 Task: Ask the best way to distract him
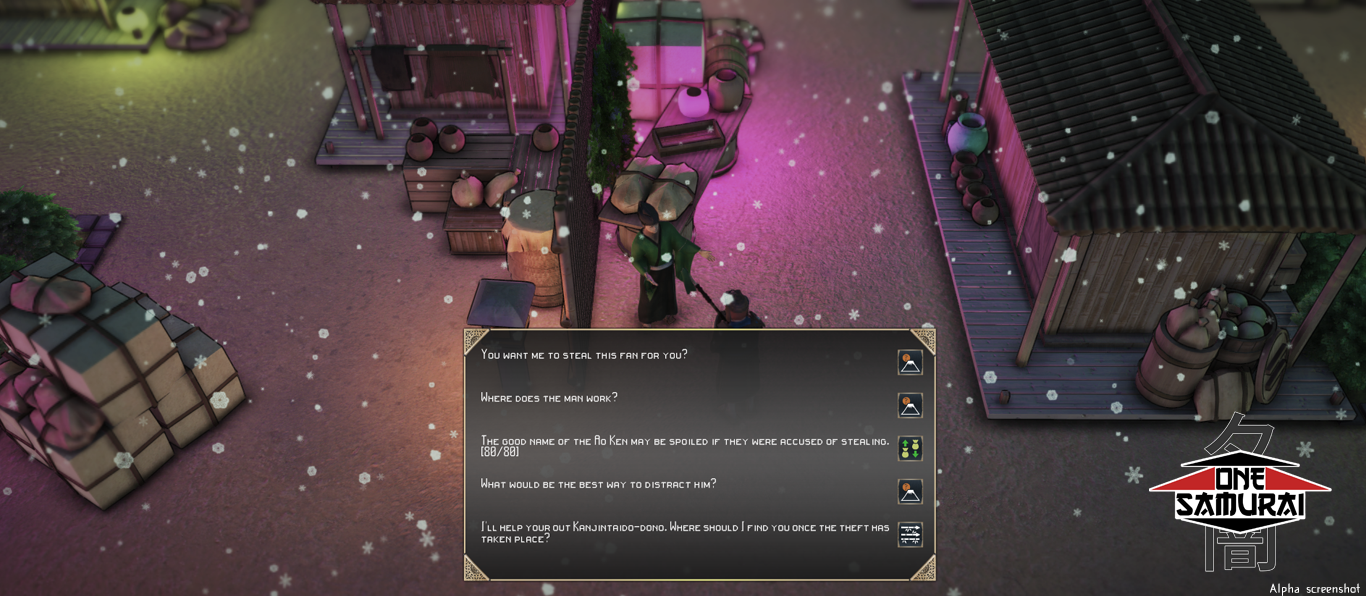pos(598,485)
